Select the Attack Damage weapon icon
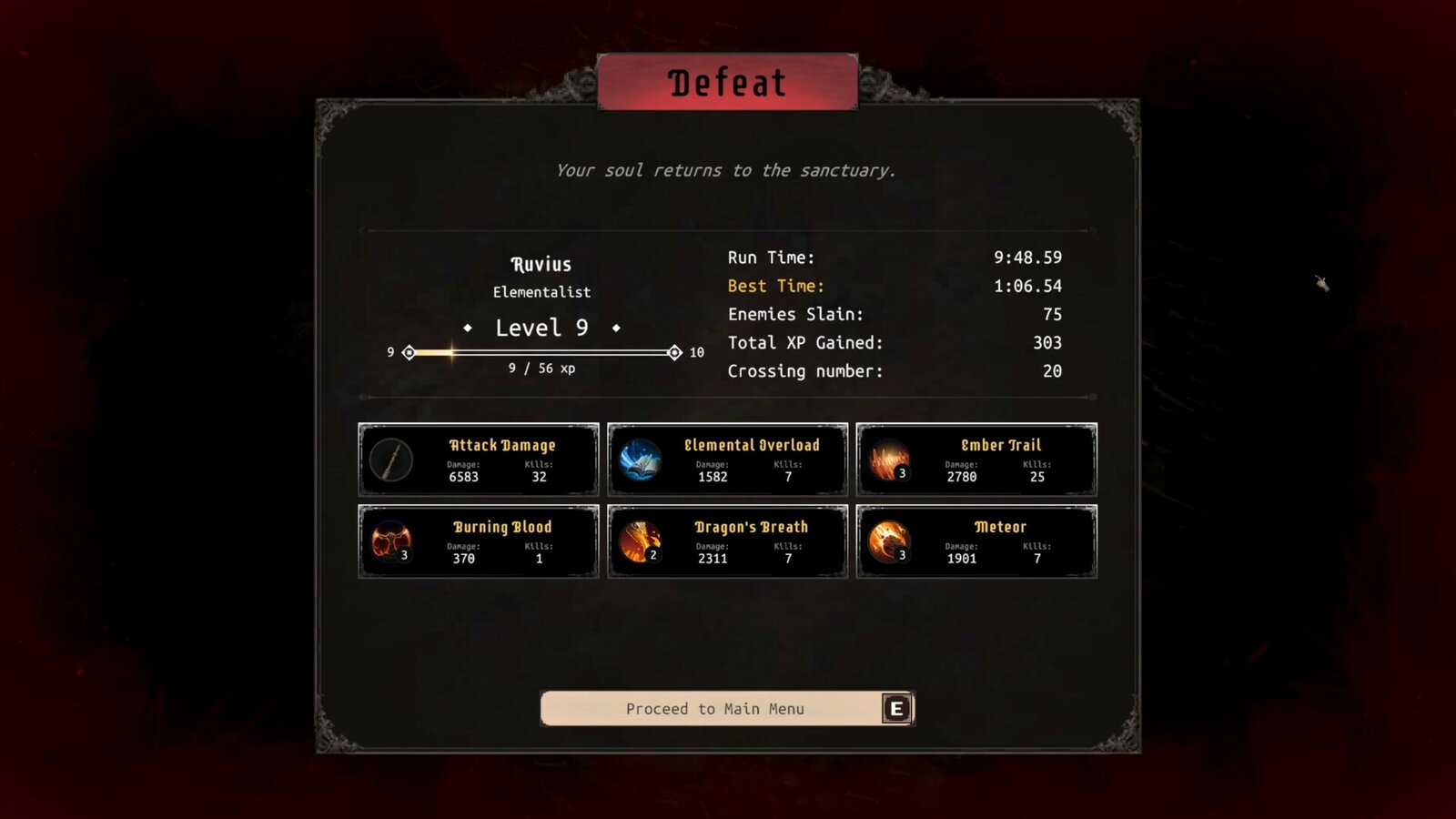The height and width of the screenshot is (819, 1456). tap(390, 459)
